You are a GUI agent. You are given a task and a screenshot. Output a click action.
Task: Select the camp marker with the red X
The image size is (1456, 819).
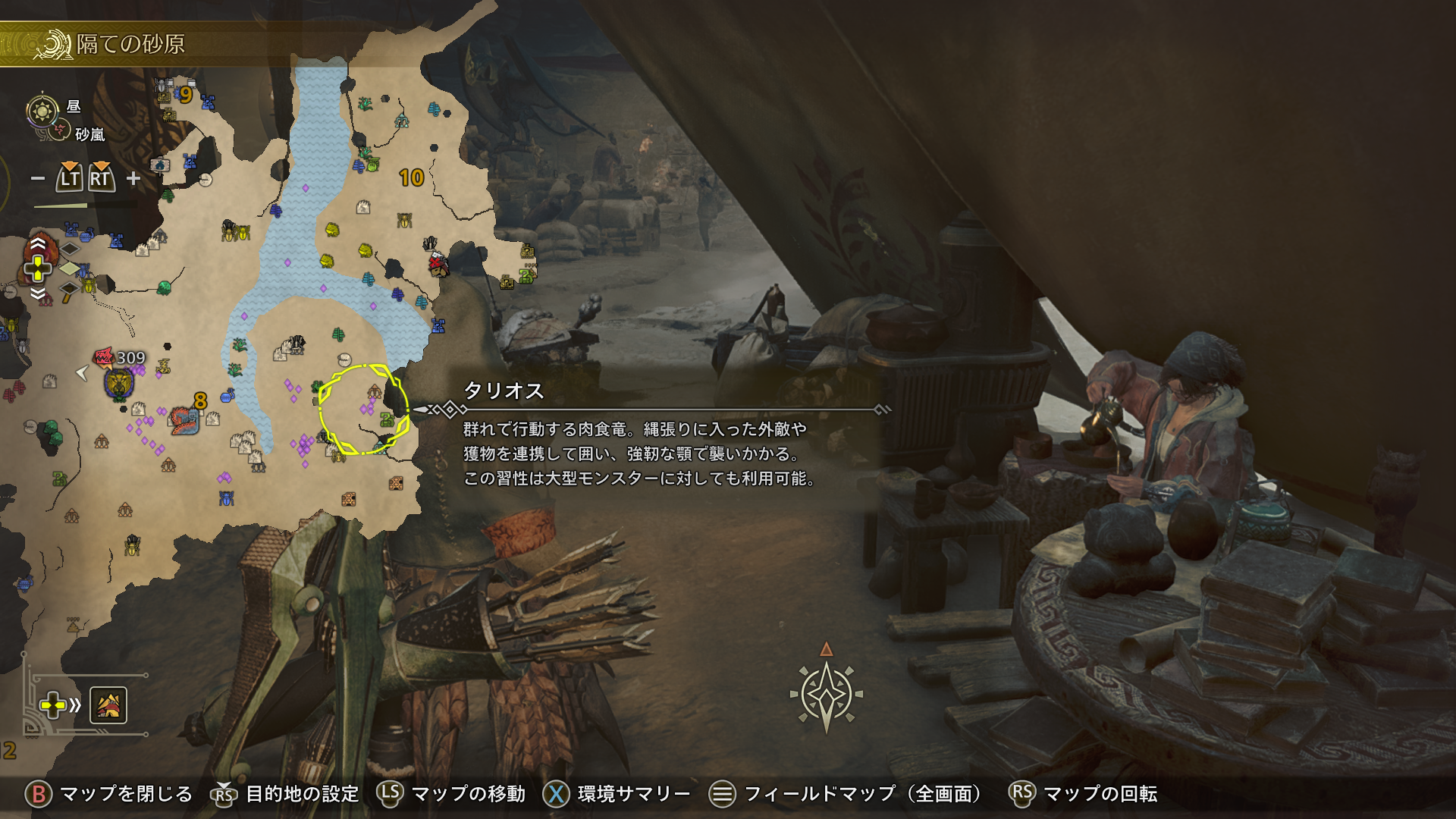[x=437, y=264]
